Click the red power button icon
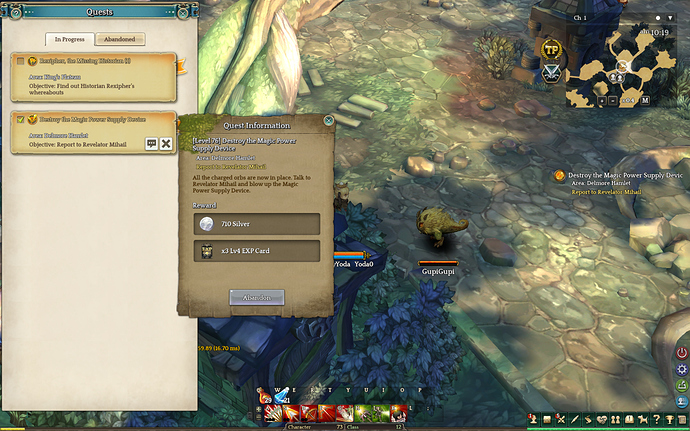690x431 pixels. click(681, 352)
